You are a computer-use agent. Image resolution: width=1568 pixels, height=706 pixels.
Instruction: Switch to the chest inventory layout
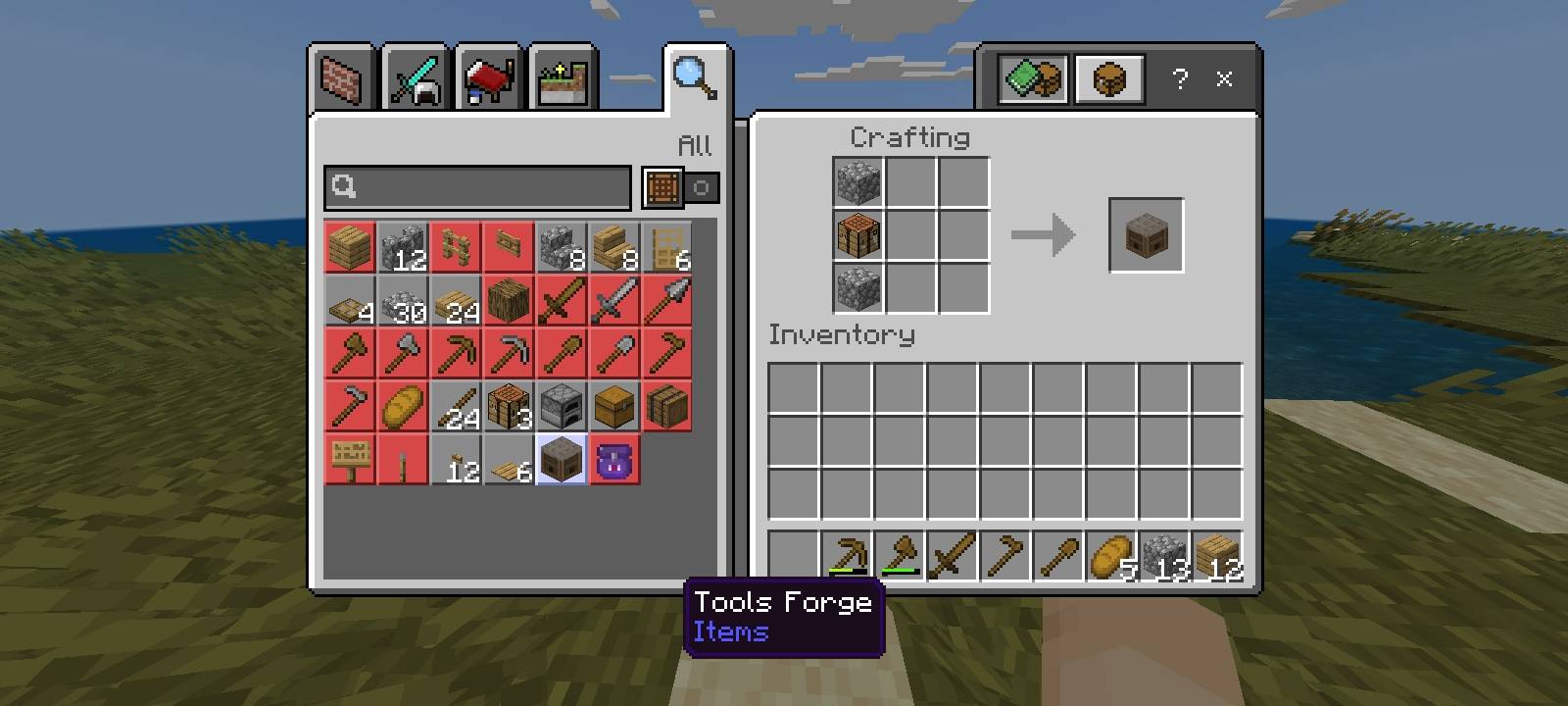click(1107, 78)
